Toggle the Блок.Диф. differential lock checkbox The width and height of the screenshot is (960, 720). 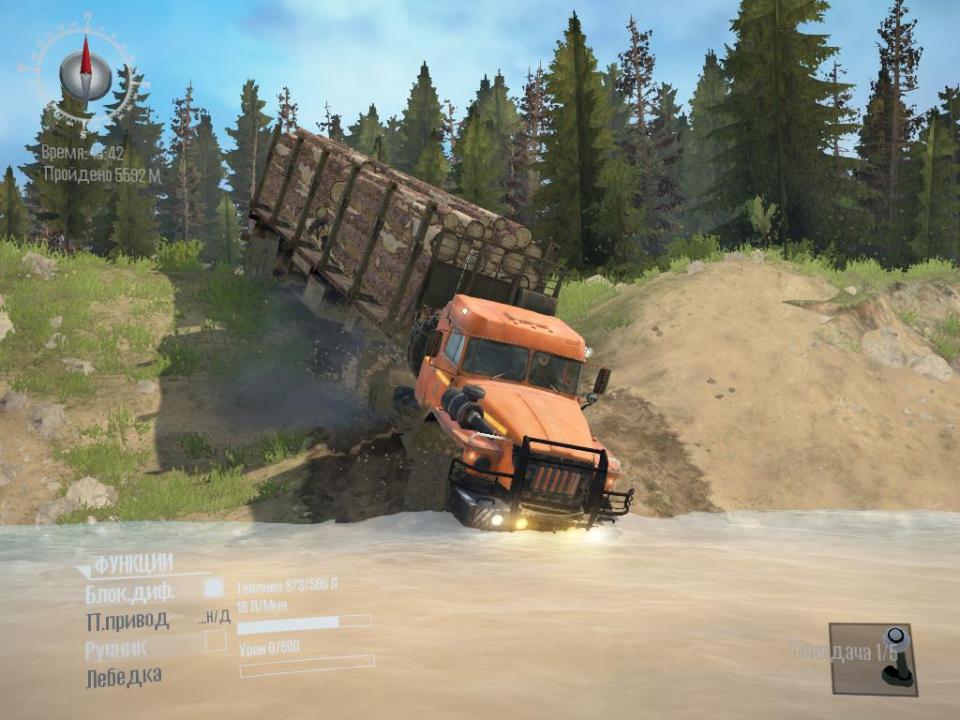click(x=214, y=588)
